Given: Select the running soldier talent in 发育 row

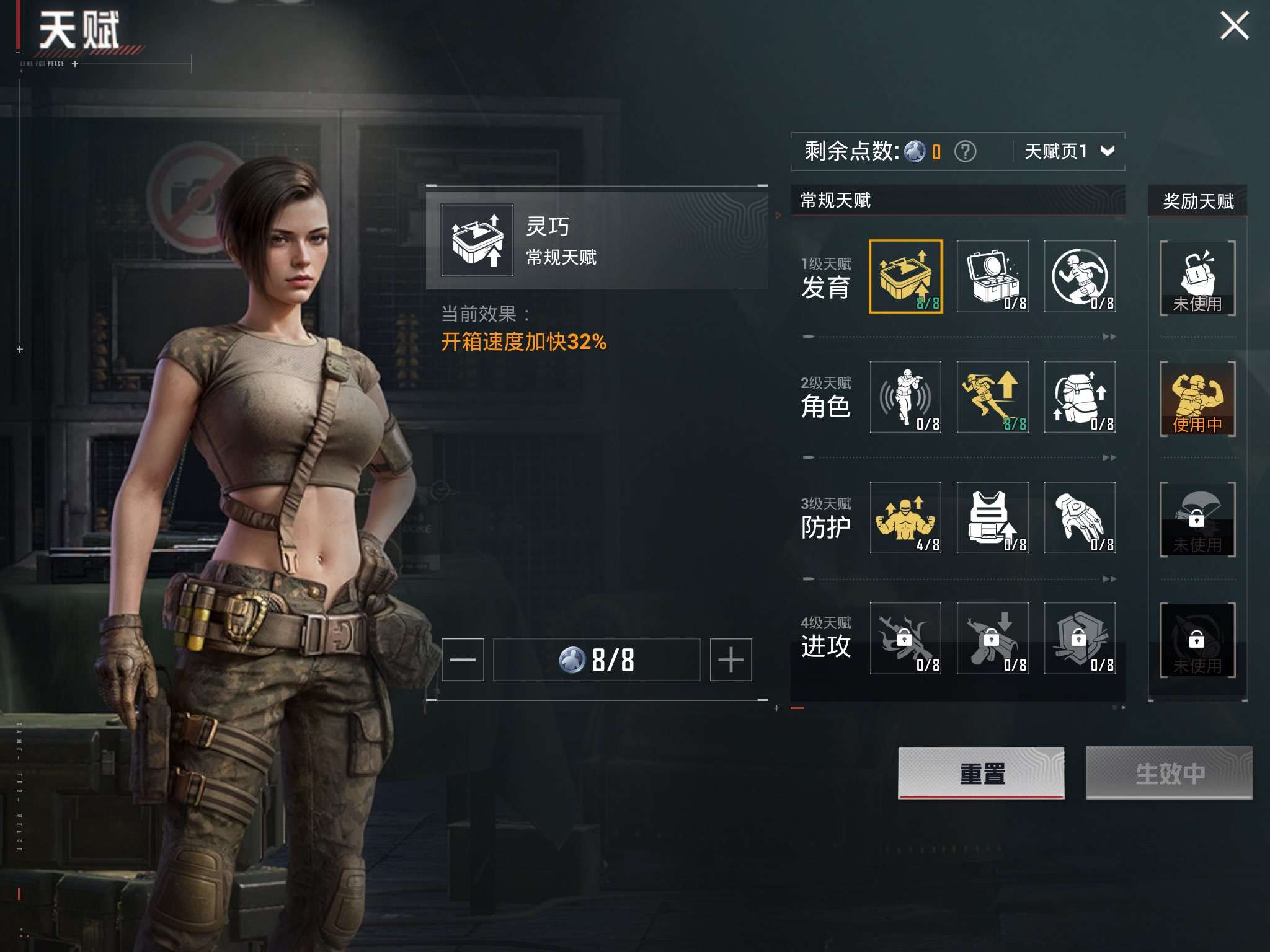Looking at the screenshot, I should point(1080,277).
